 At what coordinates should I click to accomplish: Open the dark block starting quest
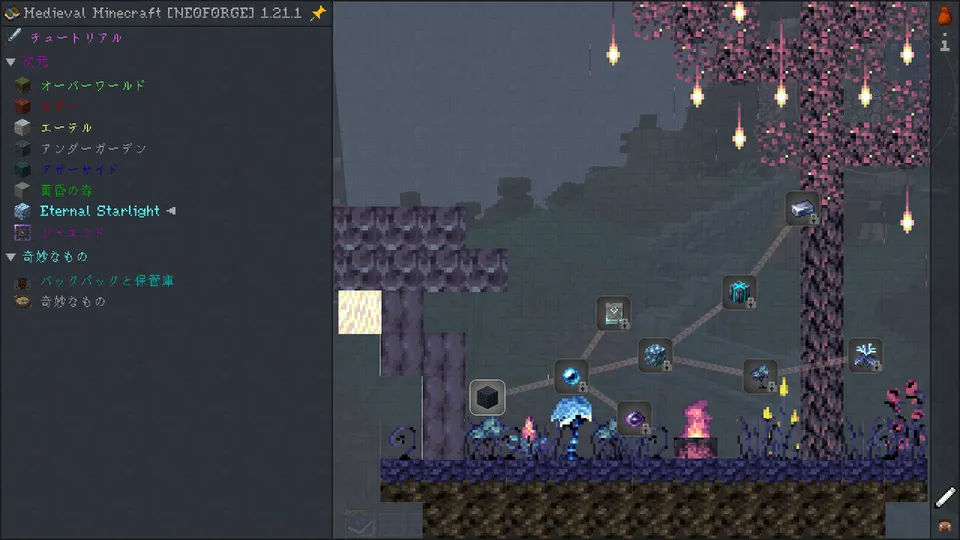(487, 398)
